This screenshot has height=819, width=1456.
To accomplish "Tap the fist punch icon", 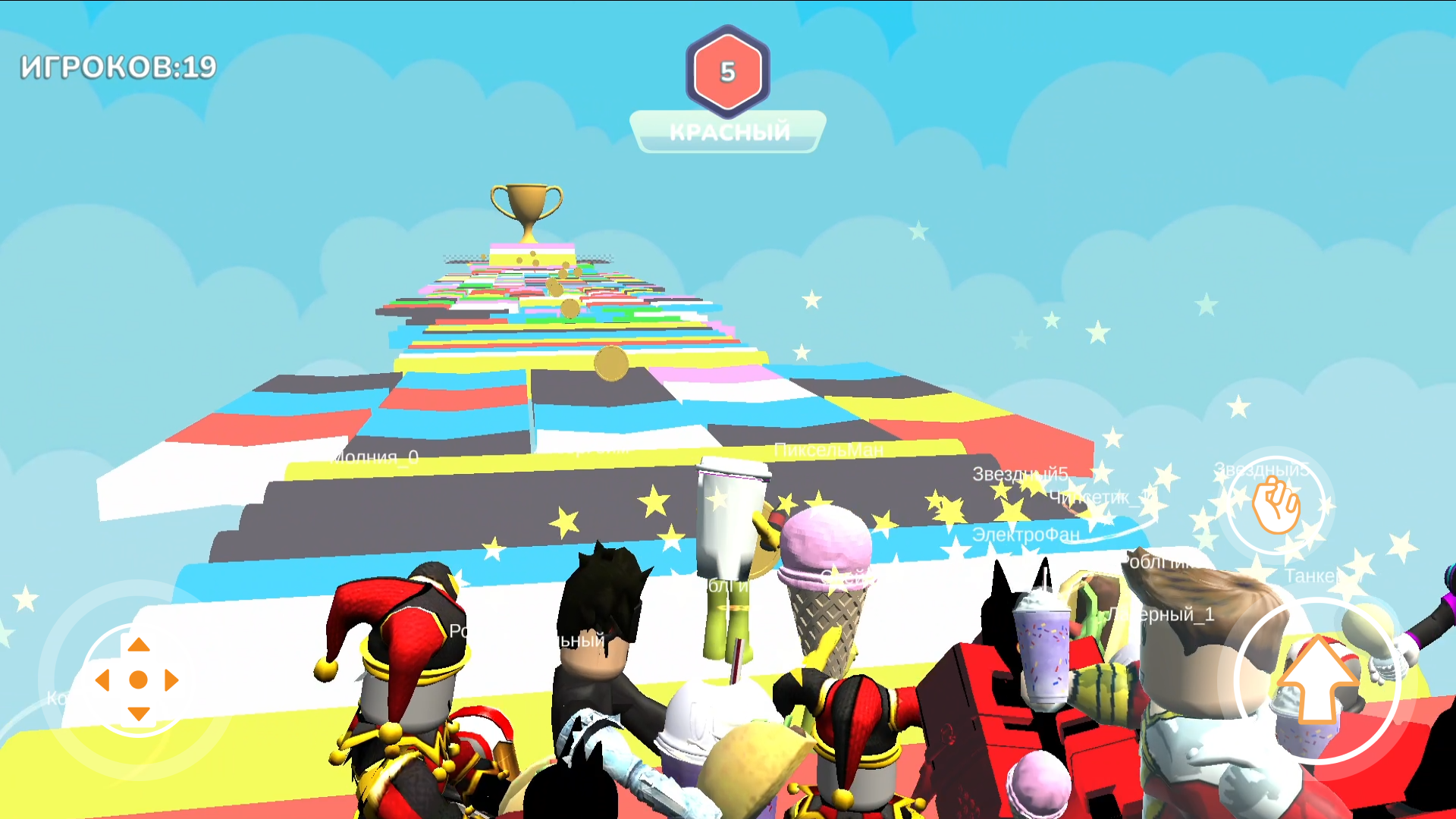I will (x=1278, y=506).
